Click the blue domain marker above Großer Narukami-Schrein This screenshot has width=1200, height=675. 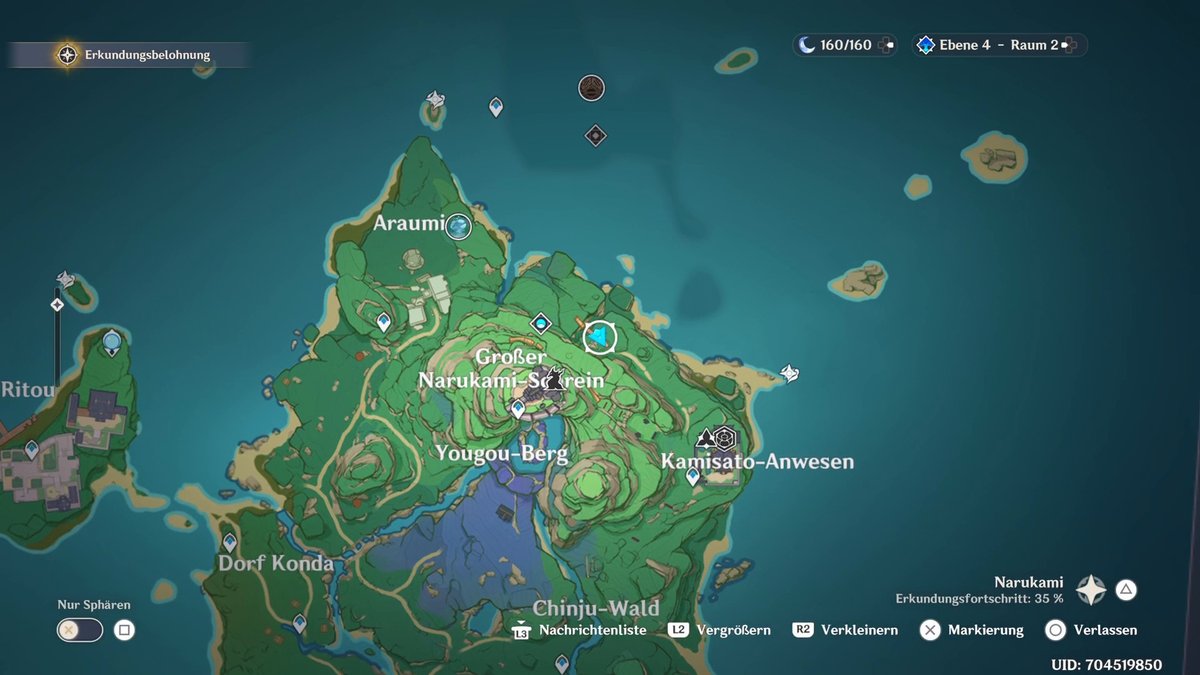coord(541,323)
